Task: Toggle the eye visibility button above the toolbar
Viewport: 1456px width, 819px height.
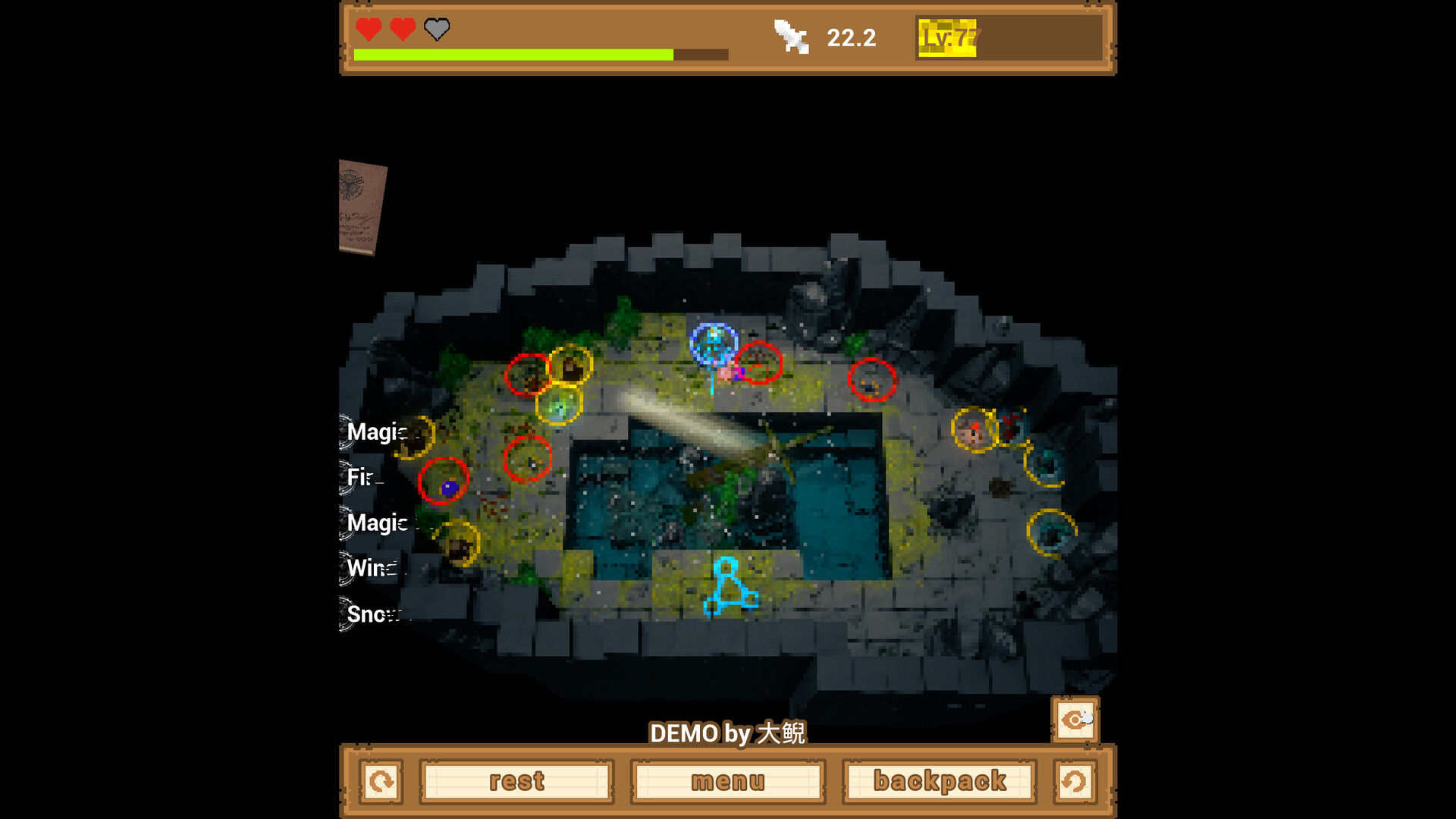Action: [x=1075, y=720]
